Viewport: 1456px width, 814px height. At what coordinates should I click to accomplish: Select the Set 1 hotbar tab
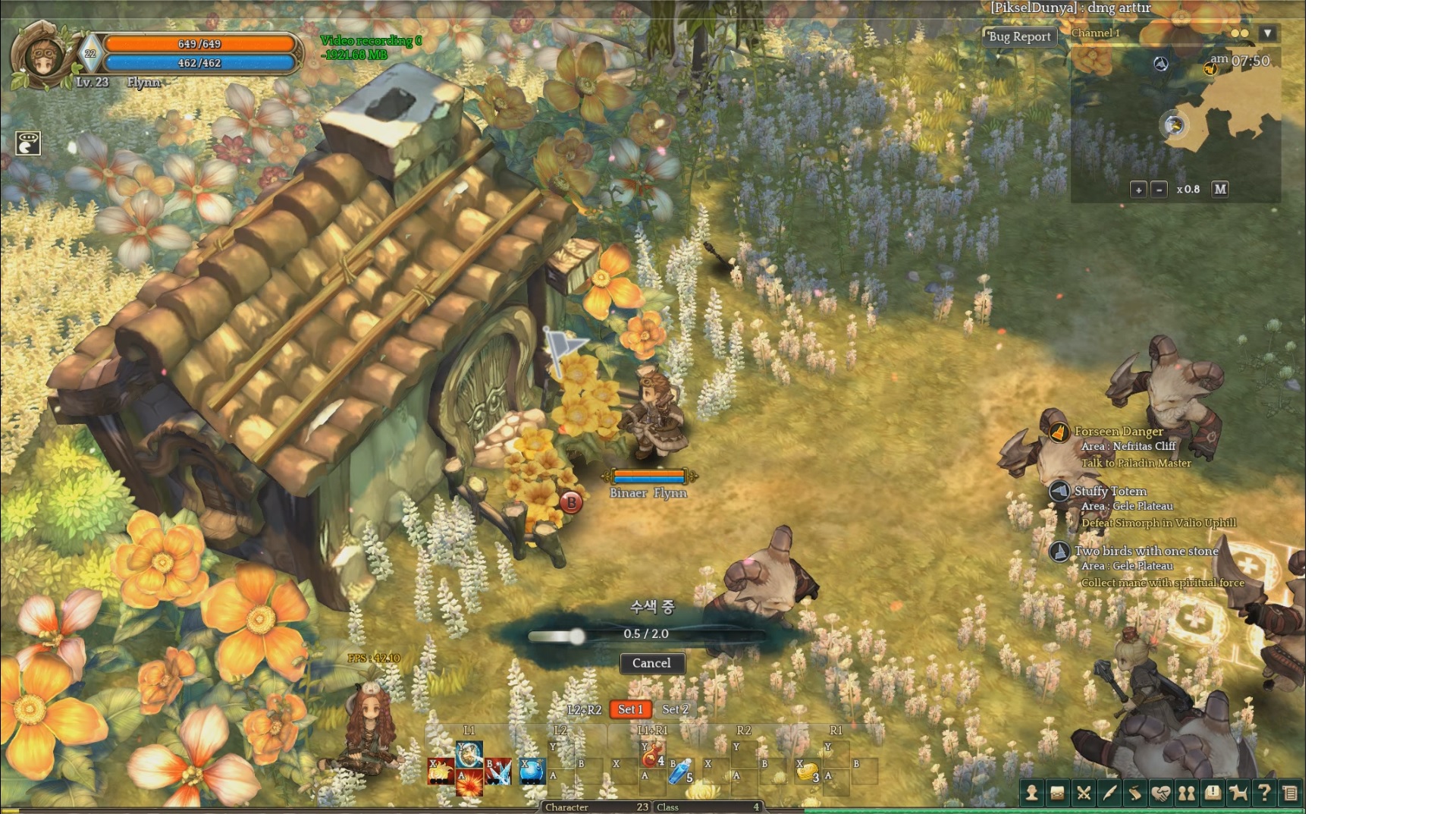(x=630, y=709)
